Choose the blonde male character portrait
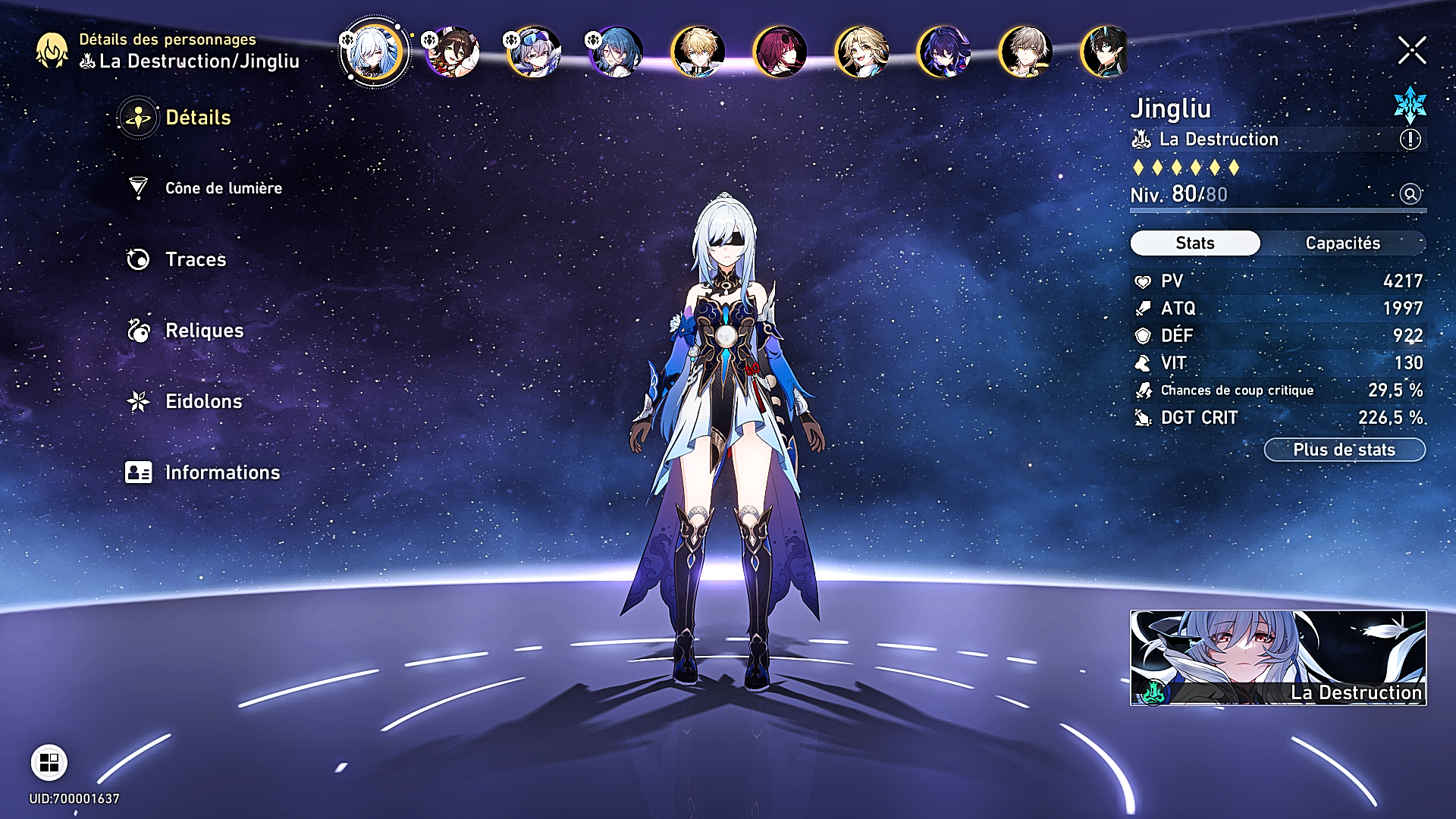This screenshot has width=1456, height=819. click(698, 52)
